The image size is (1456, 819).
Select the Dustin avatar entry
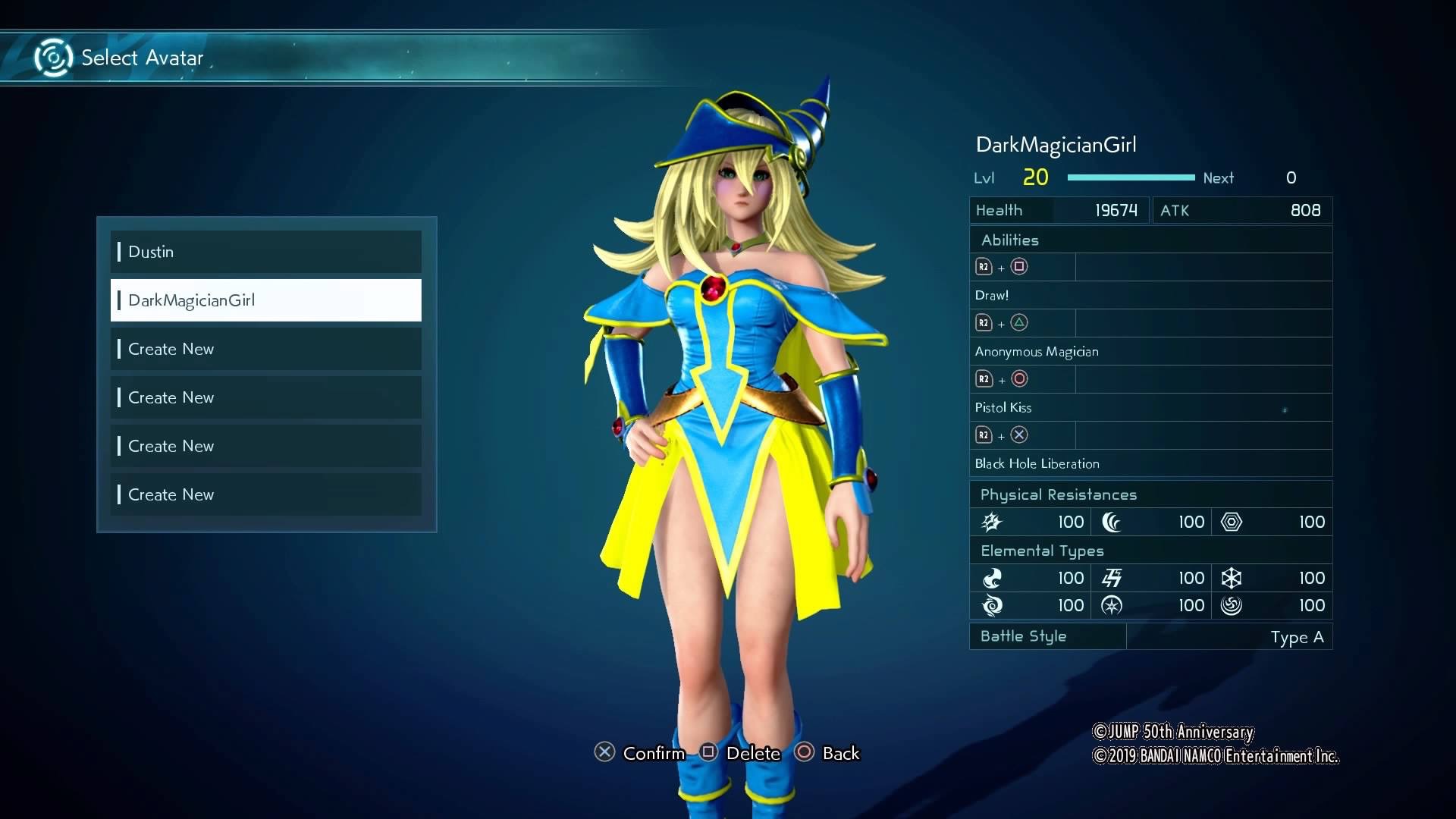point(265,252)
